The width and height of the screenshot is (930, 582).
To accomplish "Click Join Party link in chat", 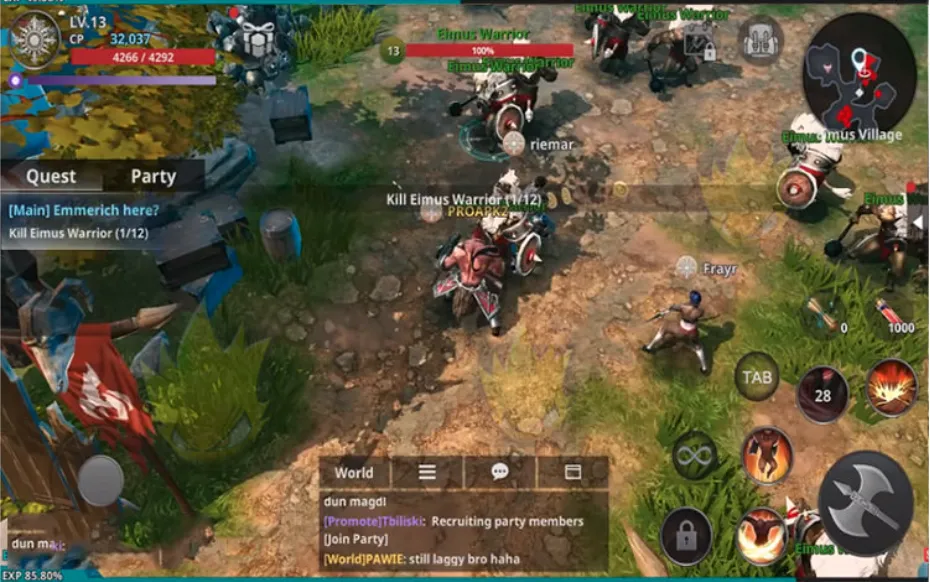I will tap(349, 542).
